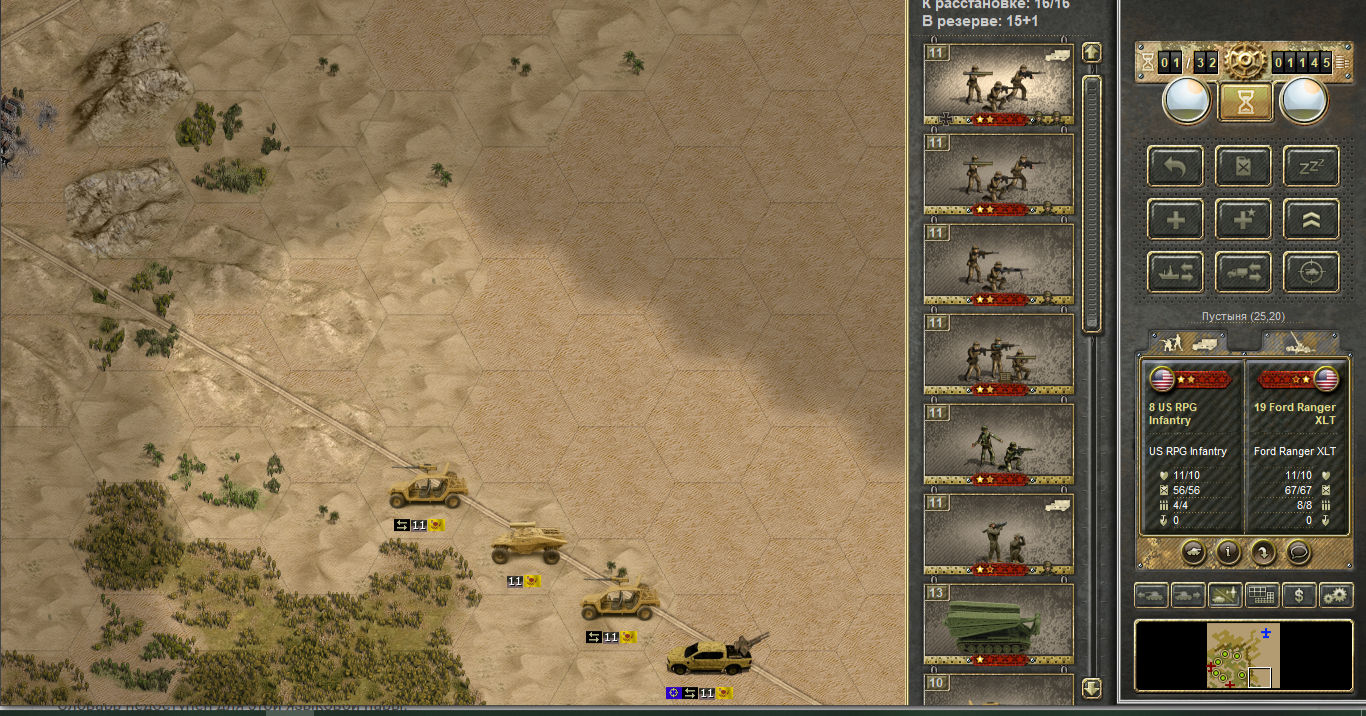Mount the truck transport button
Viewport: 1366px width, 716px height.
[1243, 272]
